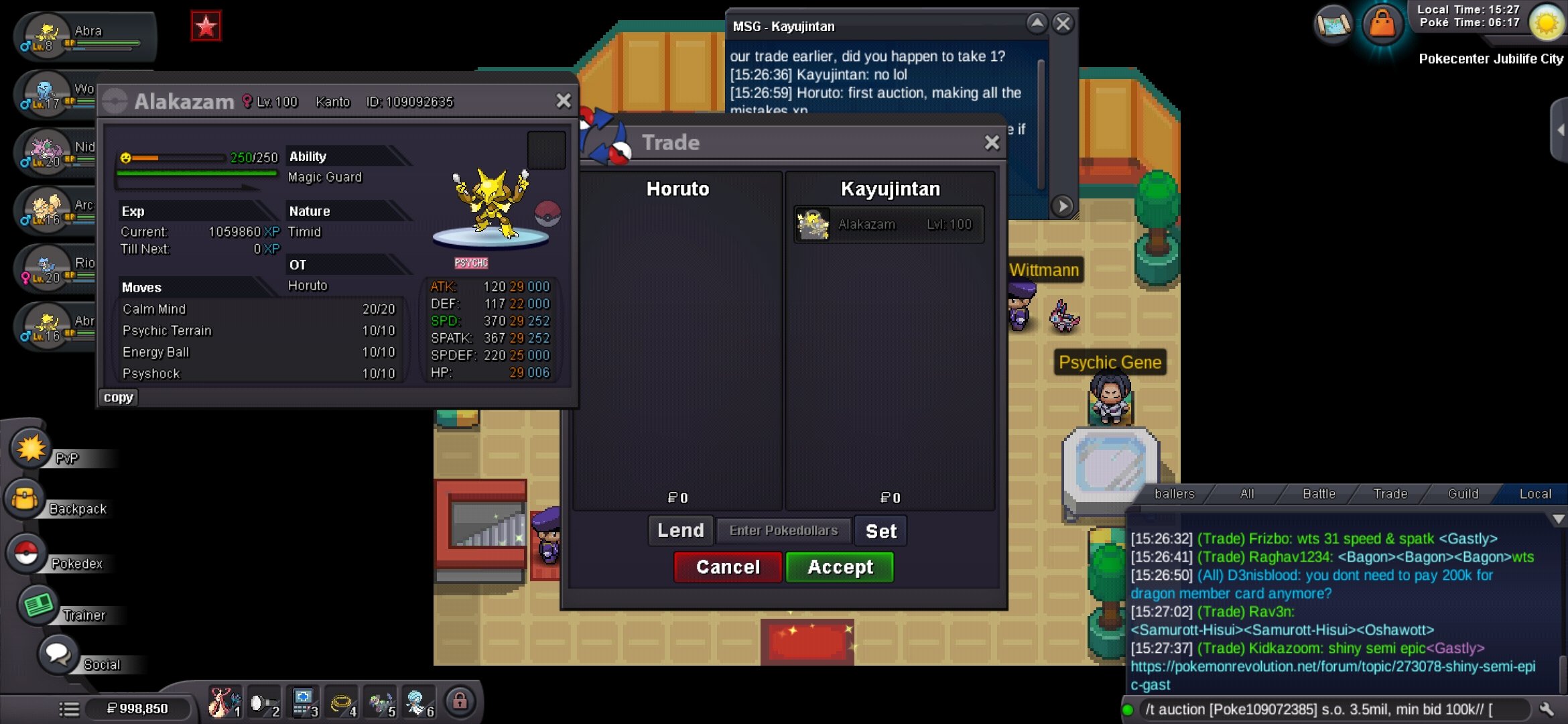Focus the Enter Pokedollars input field

coord(783,531)
